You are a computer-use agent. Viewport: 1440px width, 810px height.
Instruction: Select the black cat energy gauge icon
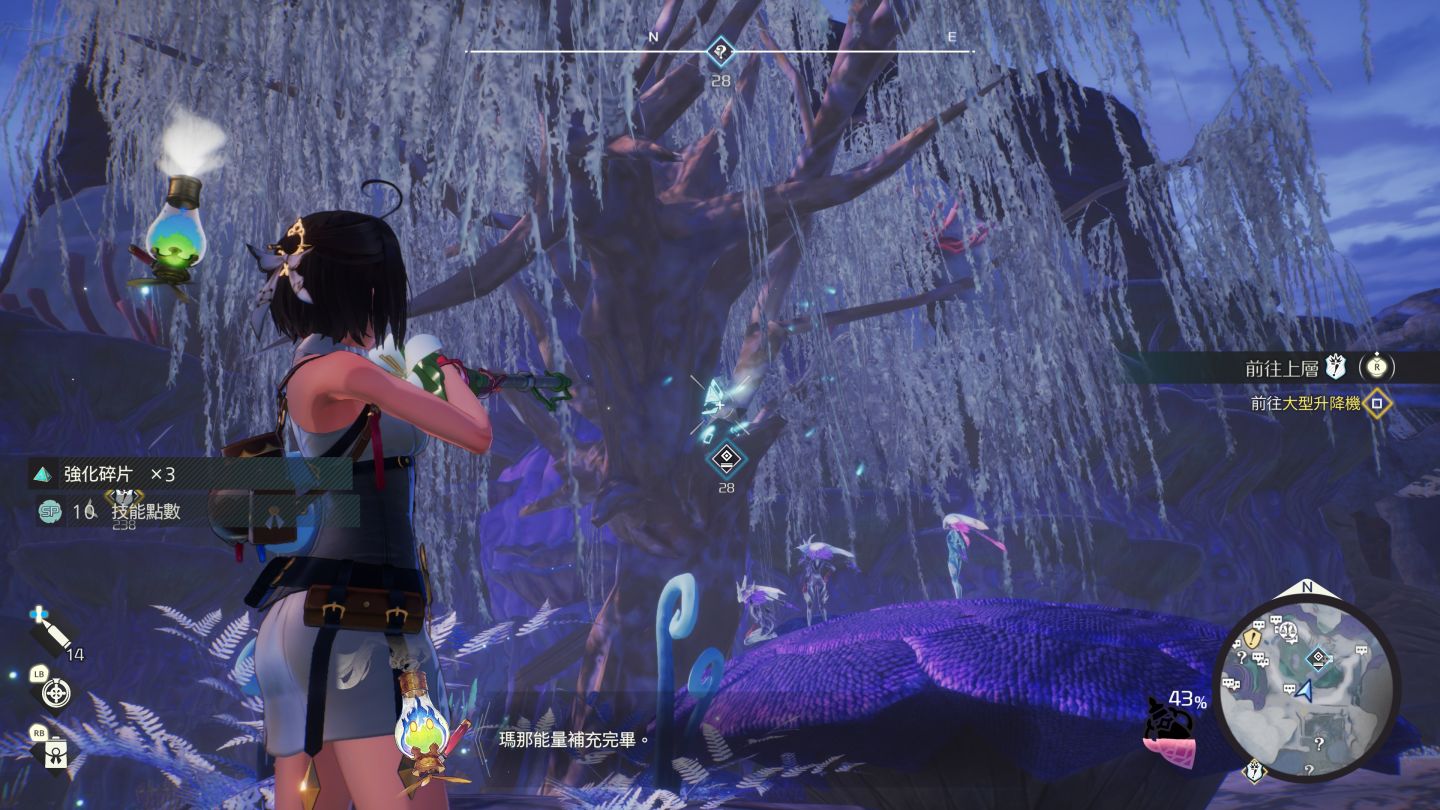(1171, 724)
